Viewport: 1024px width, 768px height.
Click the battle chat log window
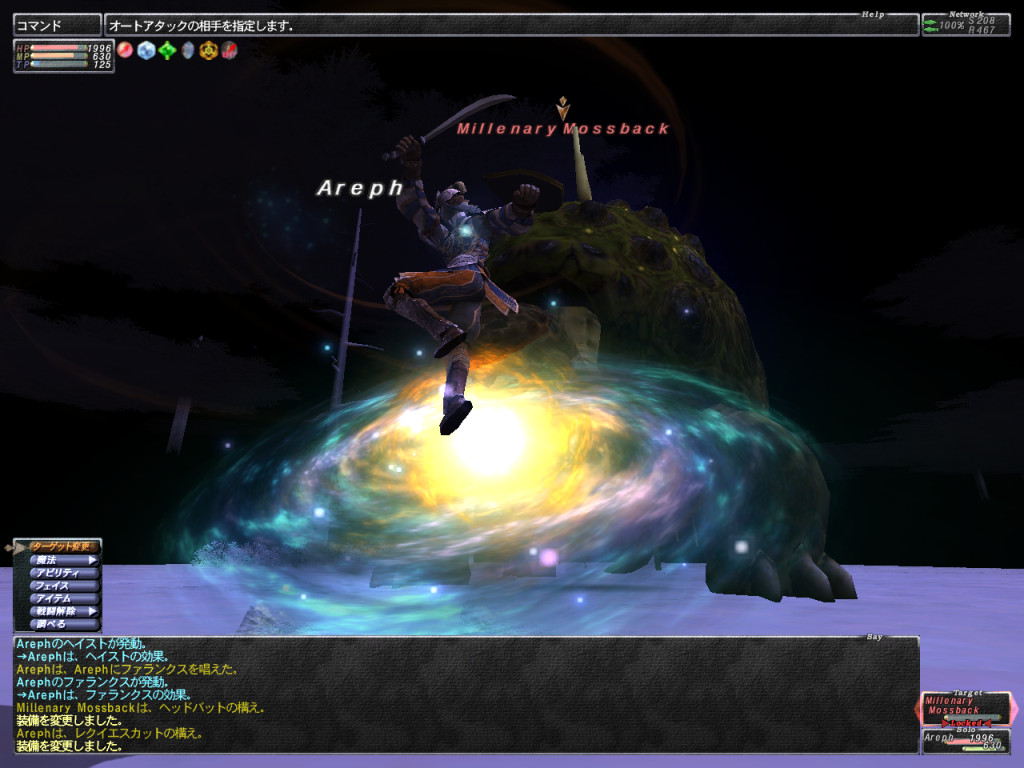[x=465, y=694]
